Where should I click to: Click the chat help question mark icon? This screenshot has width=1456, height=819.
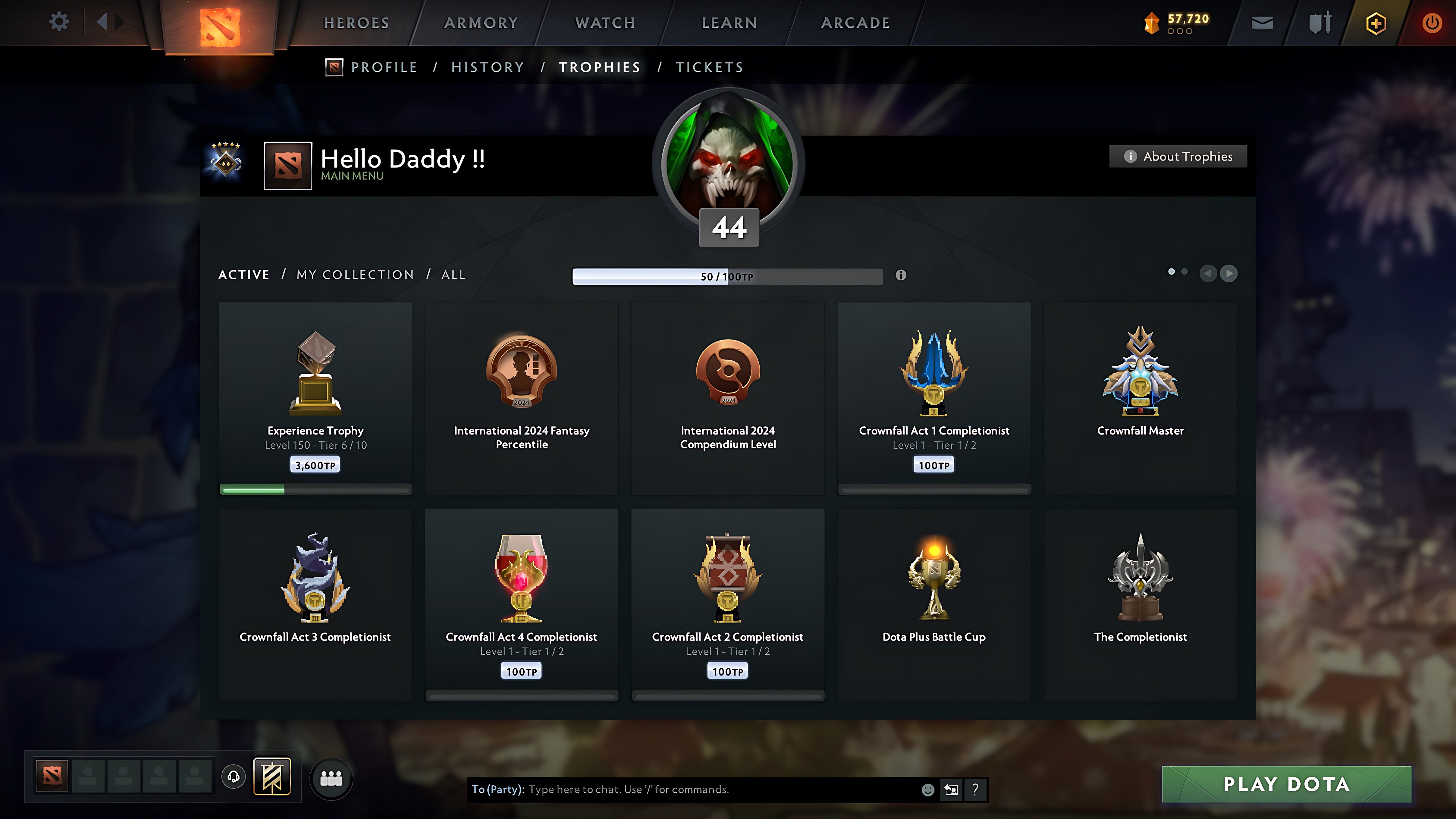[974, 790]
